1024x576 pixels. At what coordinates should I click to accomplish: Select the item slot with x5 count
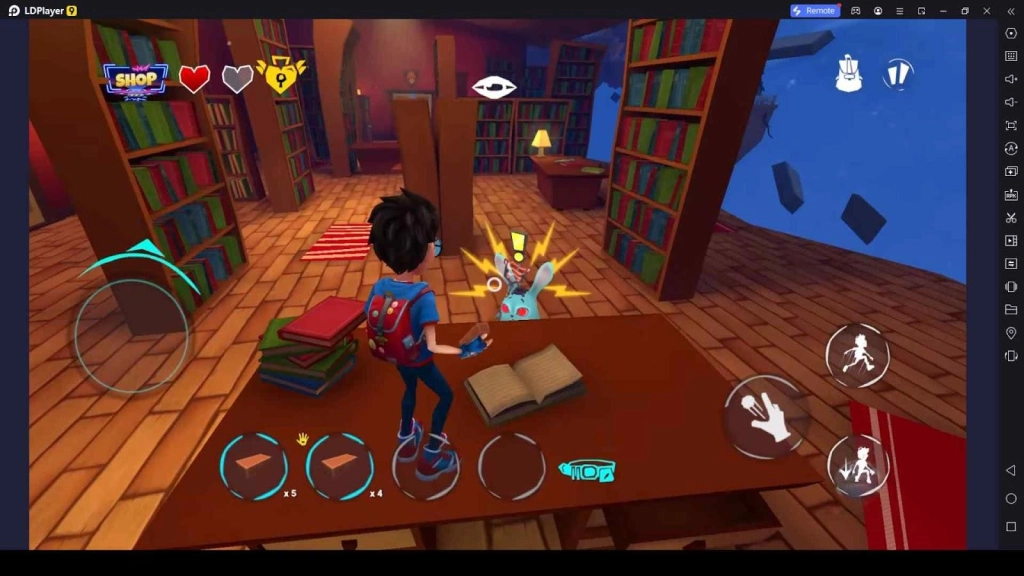point(254,467)
